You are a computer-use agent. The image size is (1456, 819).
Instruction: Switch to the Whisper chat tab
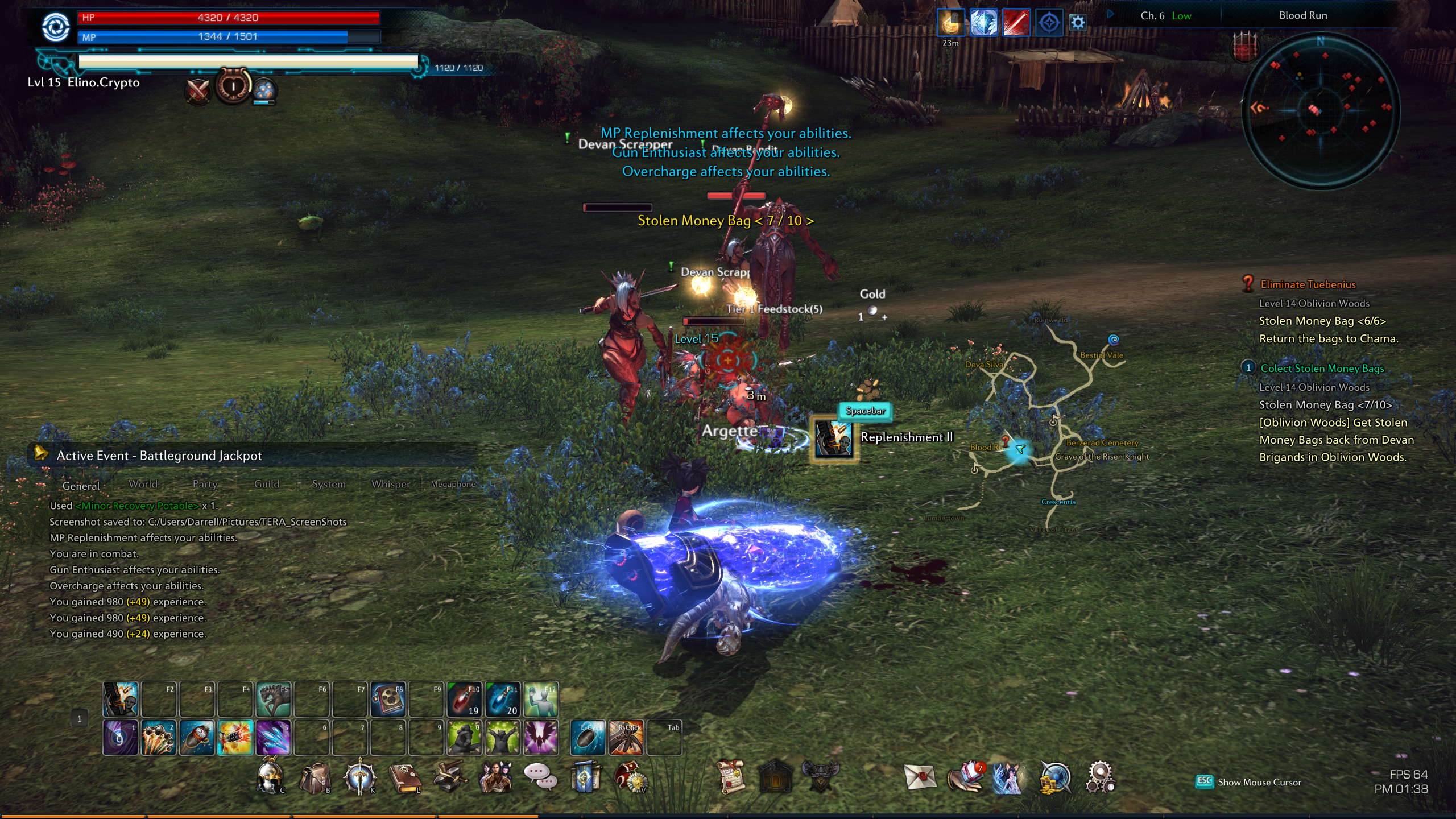[x=391, y=484]
